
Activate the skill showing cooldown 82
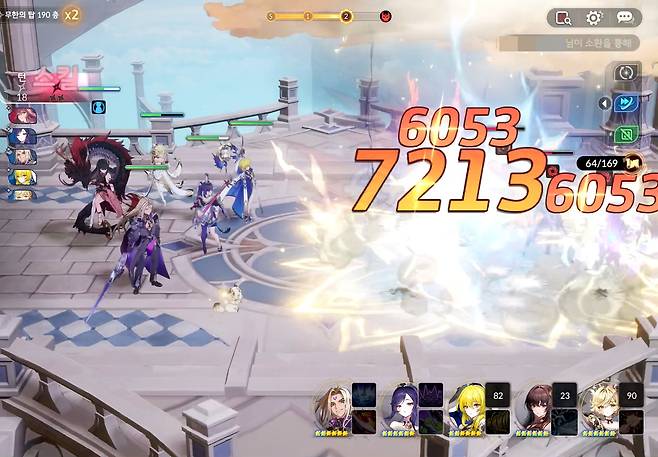click(497, 394)
